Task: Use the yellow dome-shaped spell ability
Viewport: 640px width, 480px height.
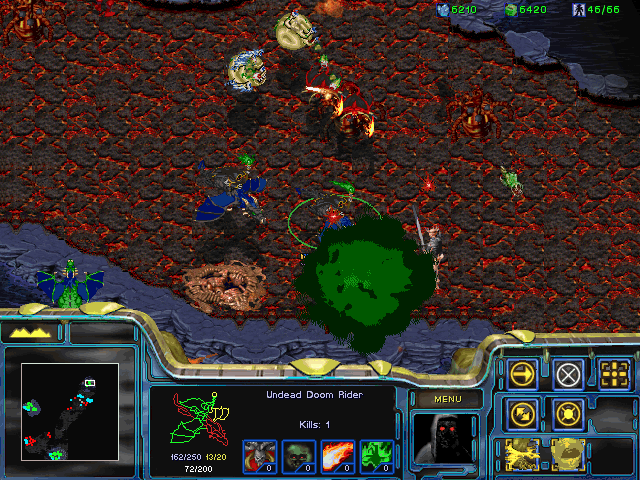Action: click(x=568, y=453)
